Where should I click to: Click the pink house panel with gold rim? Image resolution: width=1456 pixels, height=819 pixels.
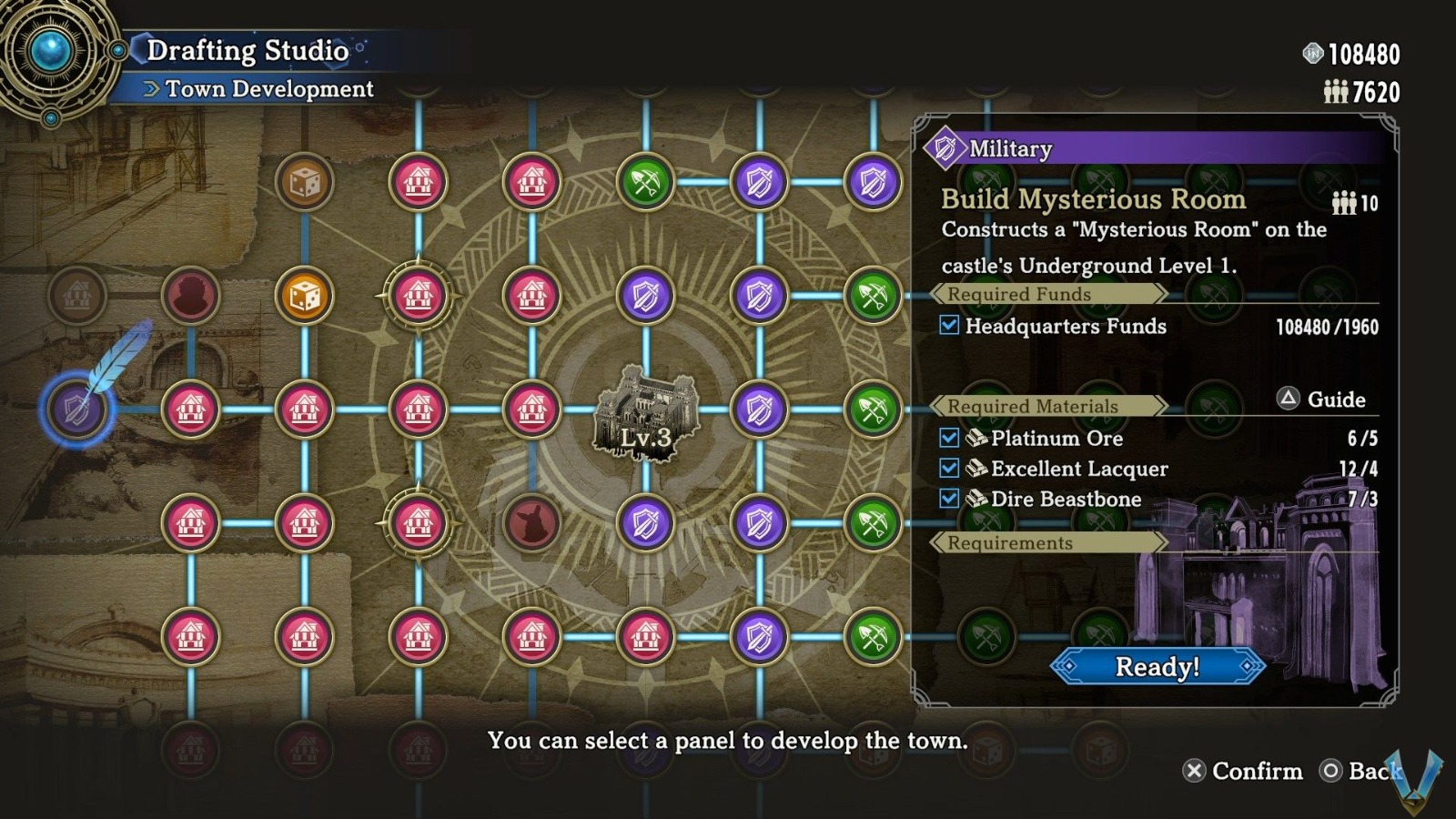419,295
